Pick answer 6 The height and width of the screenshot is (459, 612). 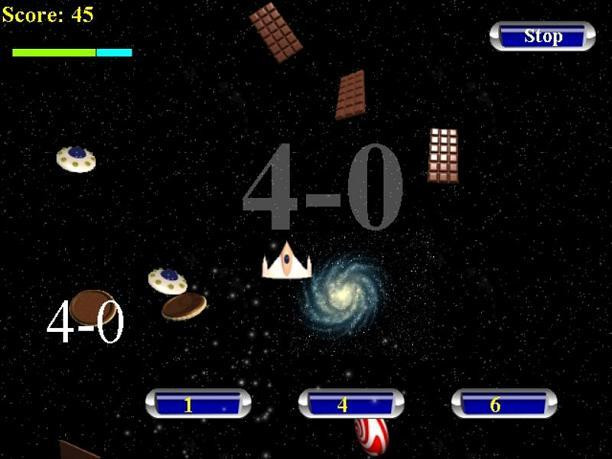503,404
